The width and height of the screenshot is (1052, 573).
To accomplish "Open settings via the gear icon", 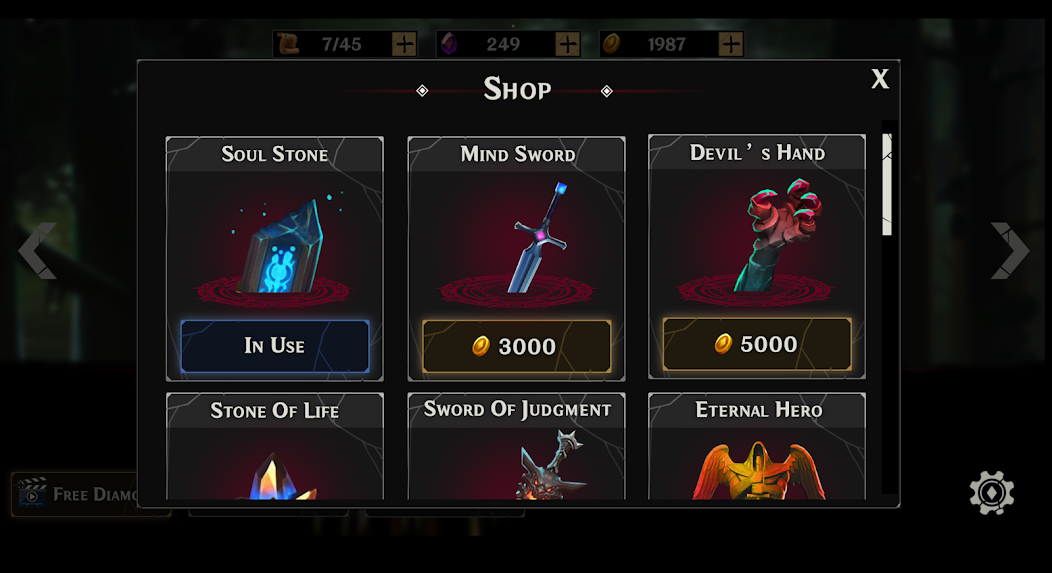I will (x=991, y=493).
